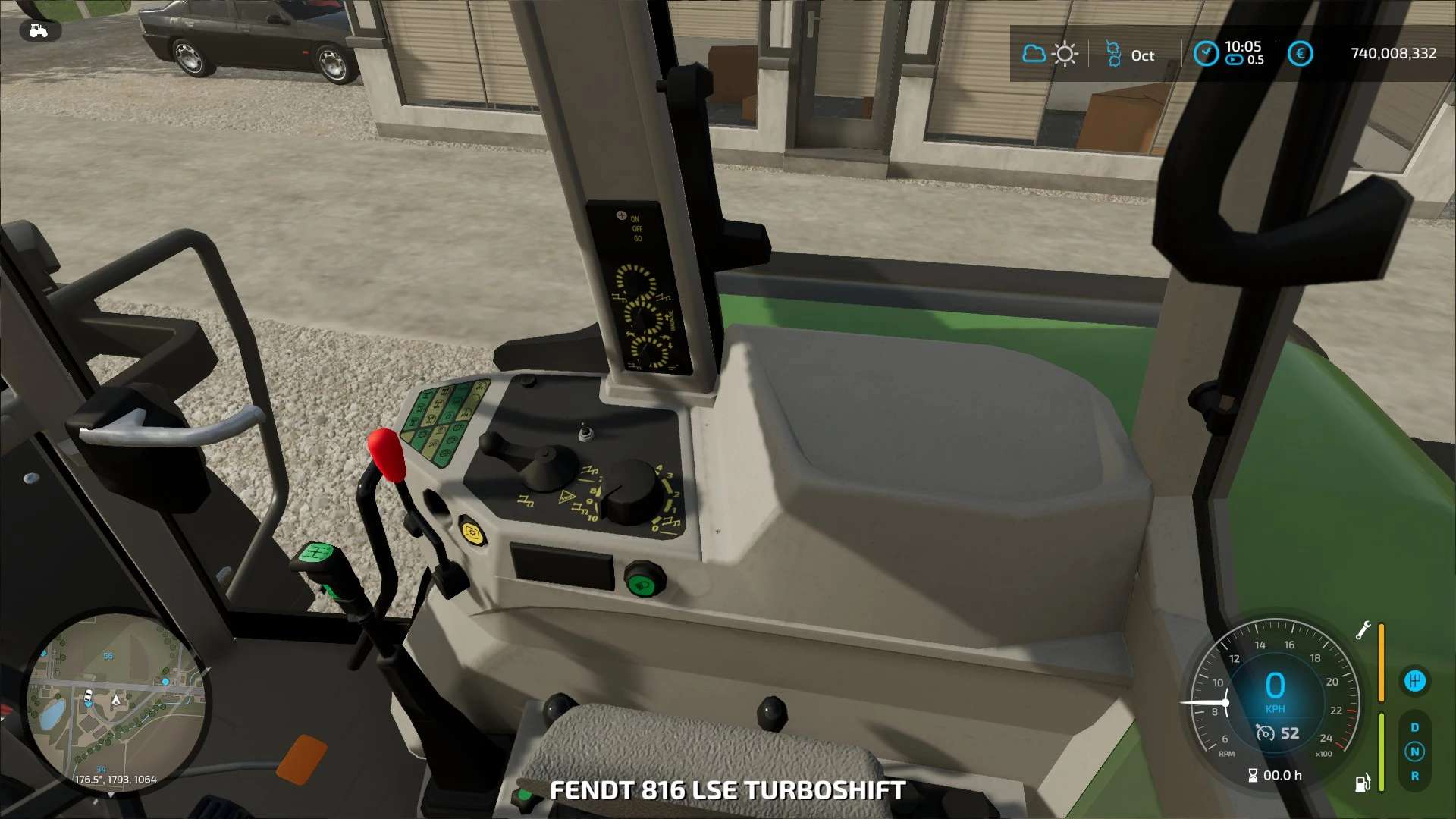Viewport: 1456px width, 819px height.
Task: Click the blue clock icon
Action: tap(1206, 53)
